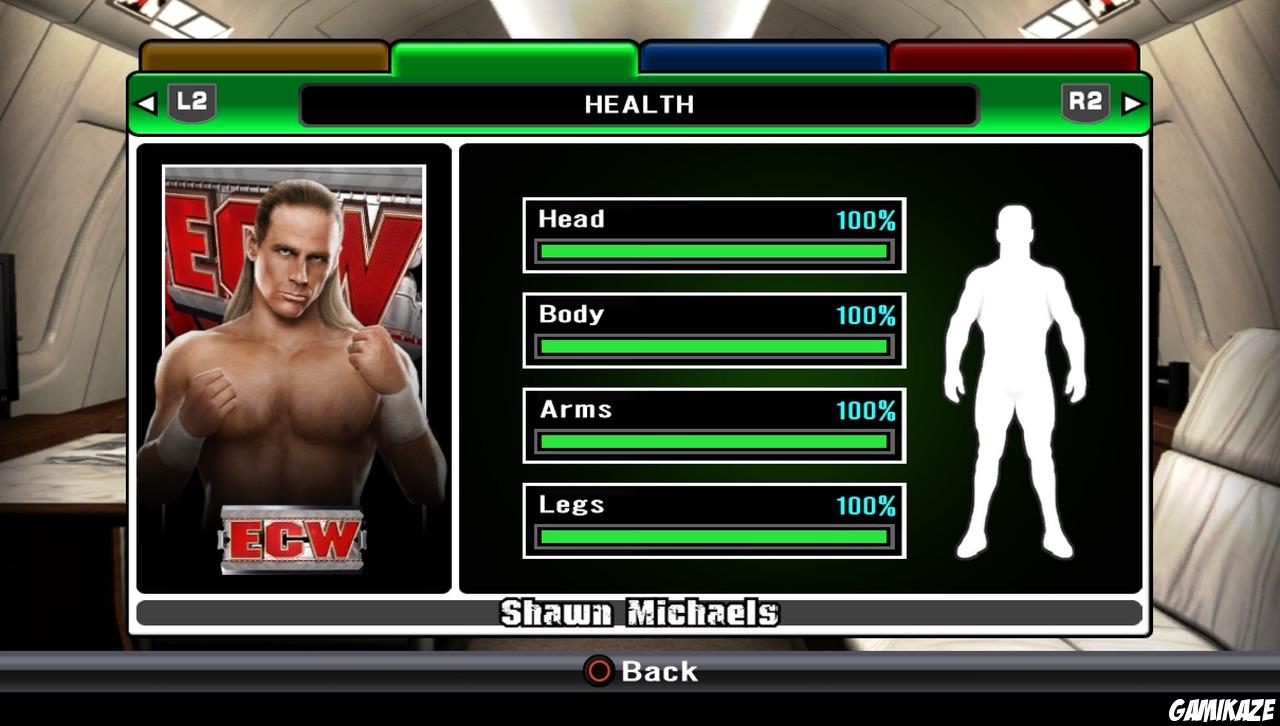This screenshot has width=1280, height=726.
Task: Click the Body health bar
Action: click(x=712, y=345)
